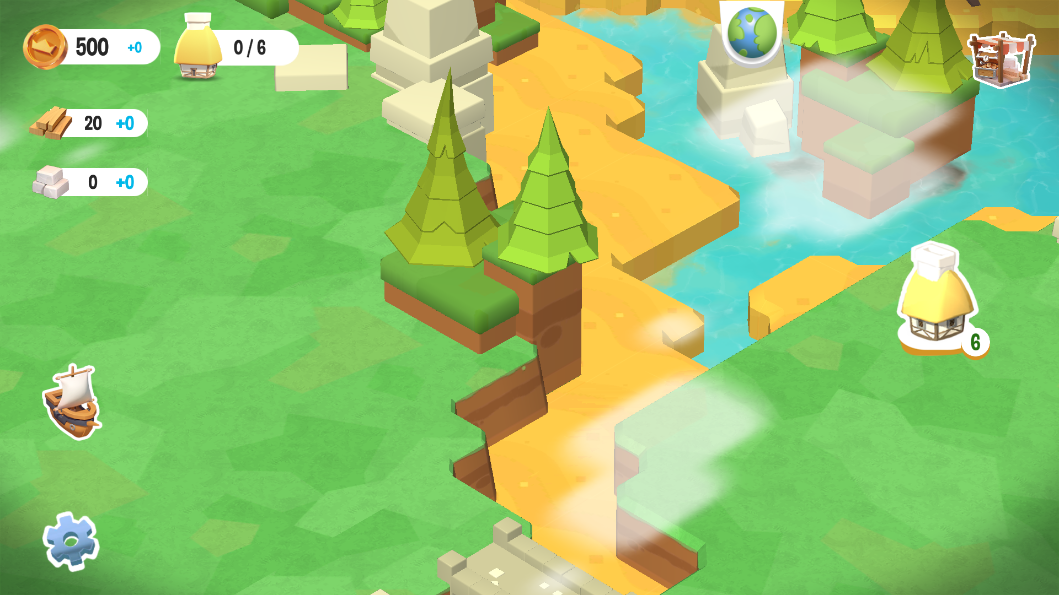The image size is (1059, 595).
Task: Open the globe world map button
Action: point(752,31)
